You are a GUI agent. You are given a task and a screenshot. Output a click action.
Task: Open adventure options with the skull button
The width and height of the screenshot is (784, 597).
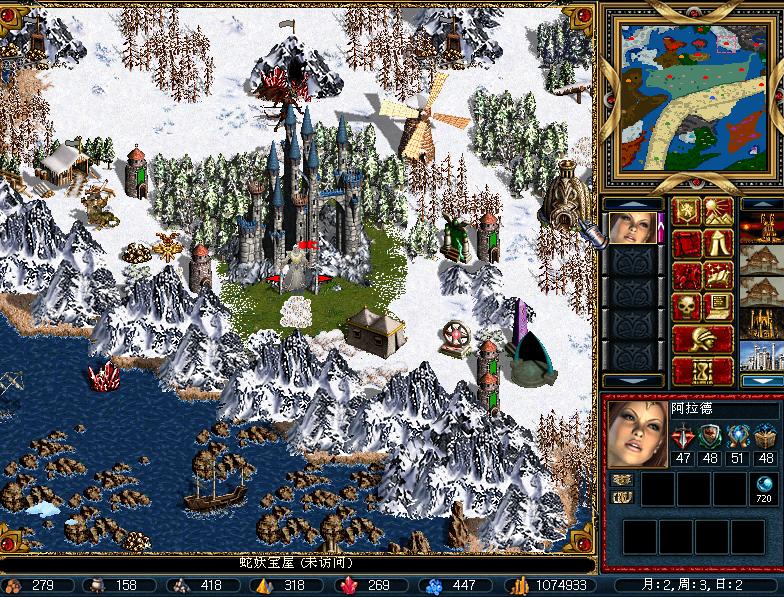pyautogui.click(x=687, y=306)
